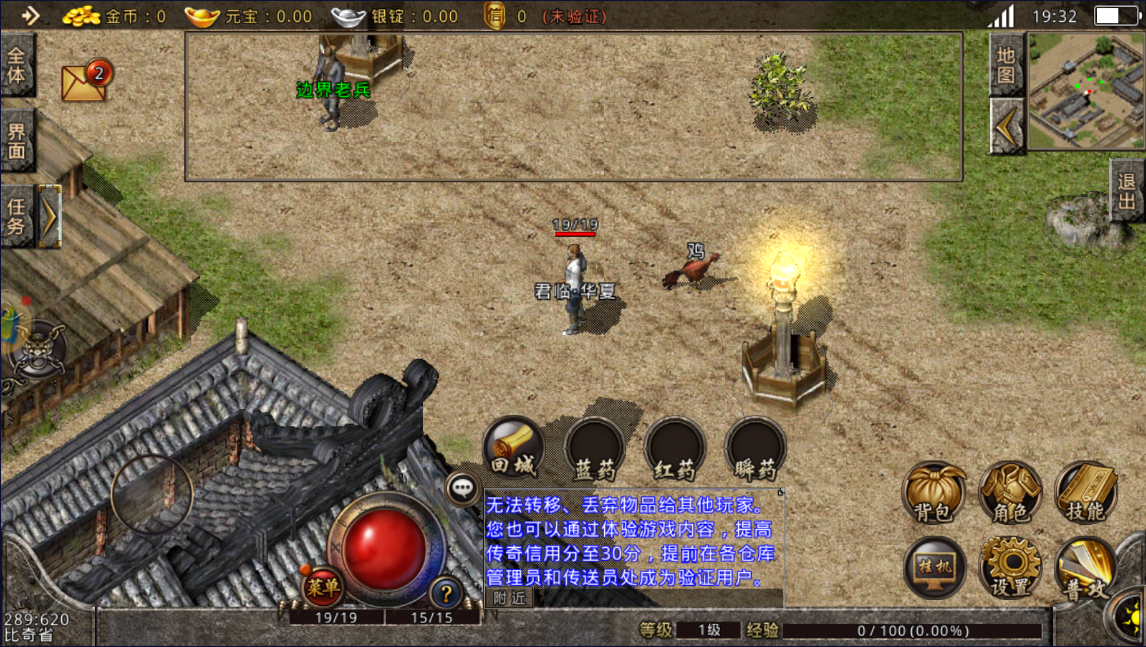Open the chat speech bubble icon

[462, 488]
